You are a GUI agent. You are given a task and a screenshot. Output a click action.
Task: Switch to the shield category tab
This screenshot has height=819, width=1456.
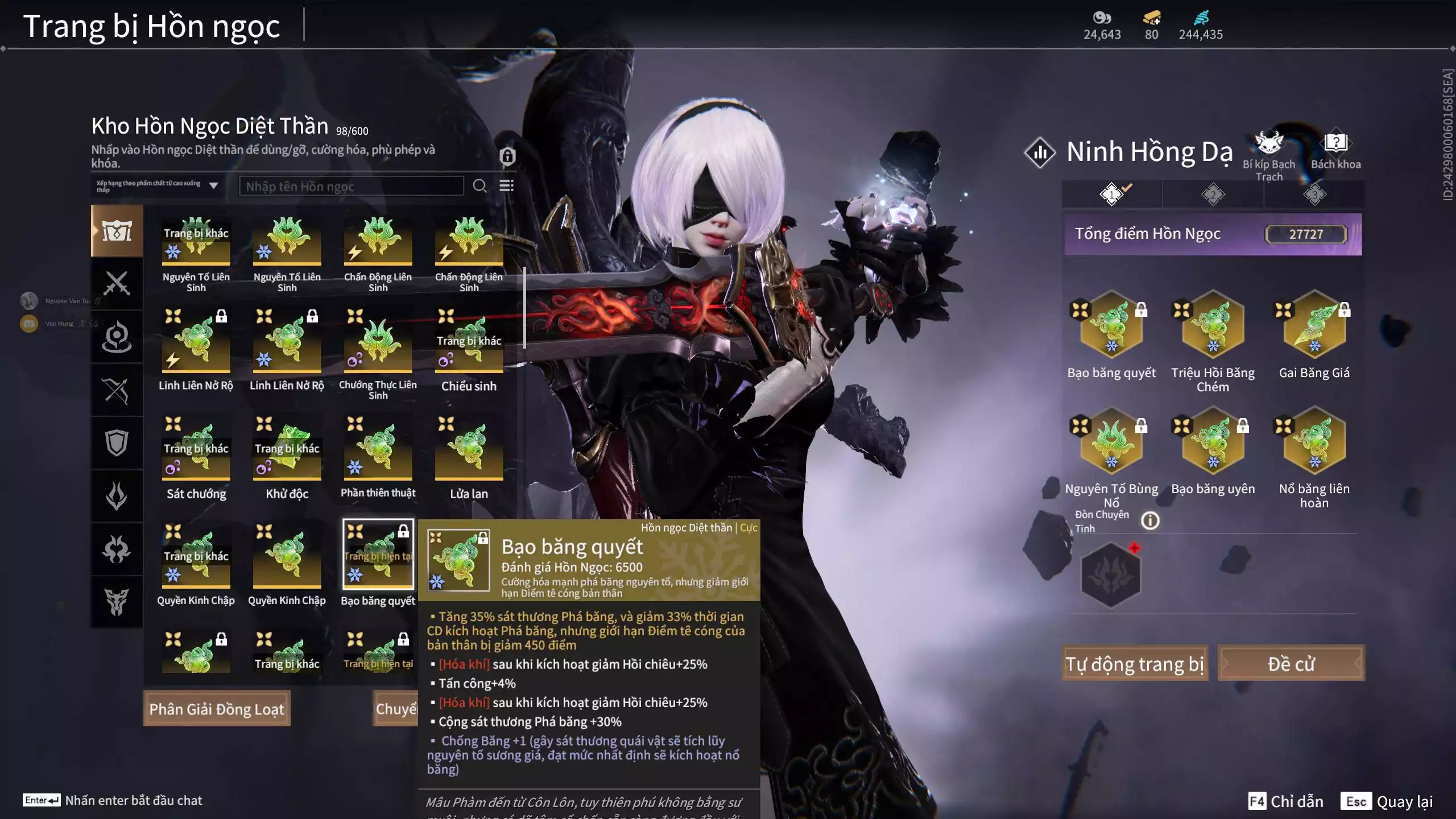117,443
